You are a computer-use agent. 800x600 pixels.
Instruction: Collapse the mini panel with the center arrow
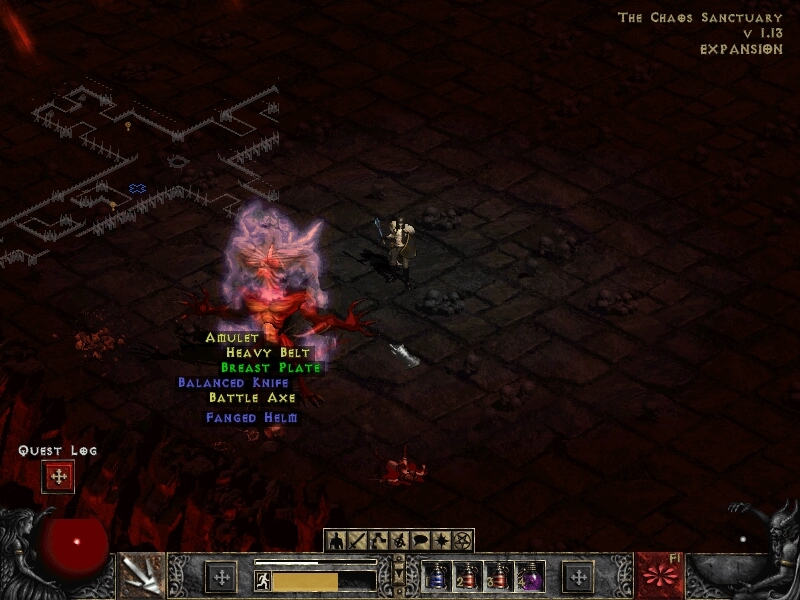[x=399, y=572]
